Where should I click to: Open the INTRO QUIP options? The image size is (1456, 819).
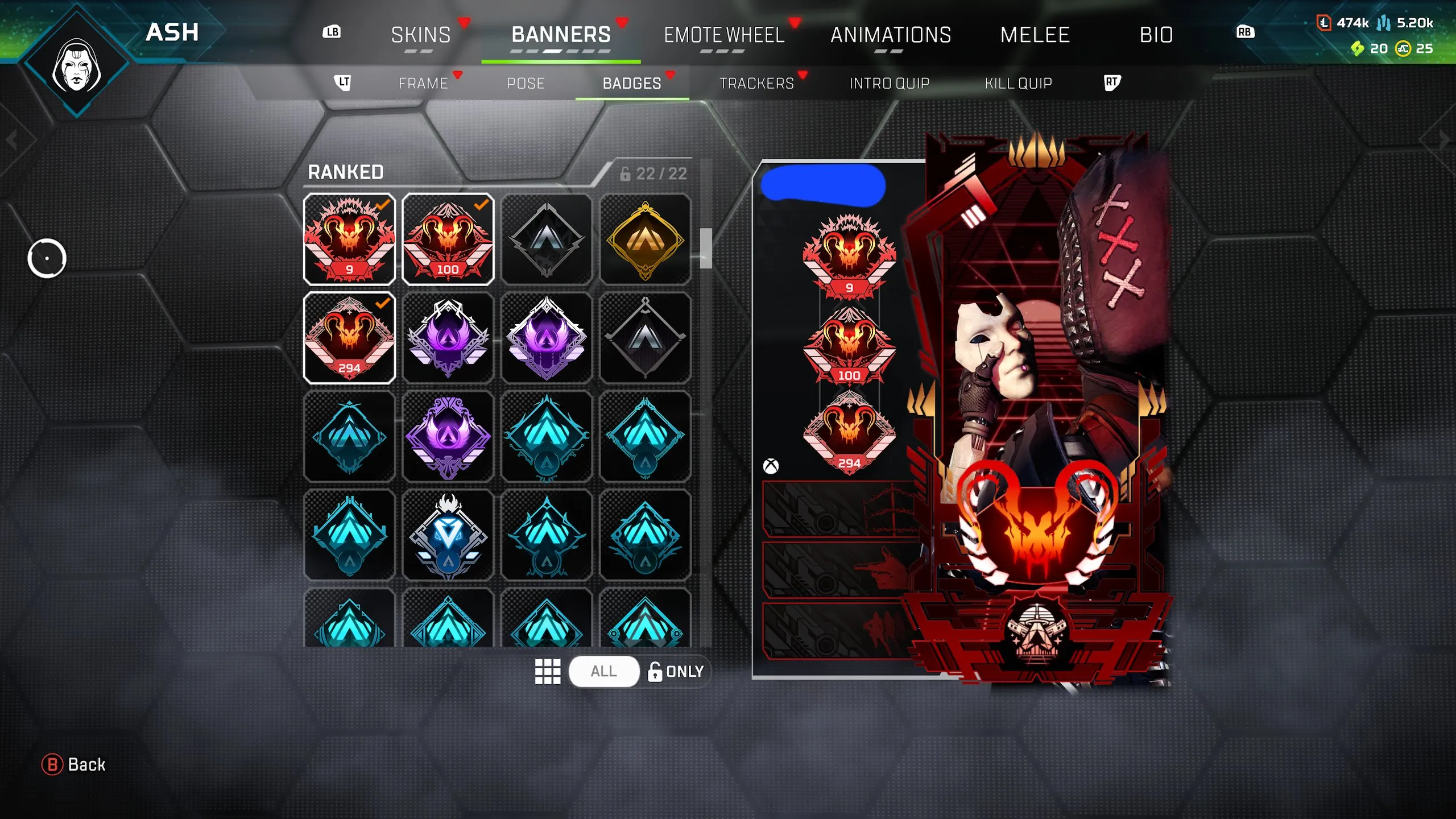pyautogui.click(x=889, y=83)
